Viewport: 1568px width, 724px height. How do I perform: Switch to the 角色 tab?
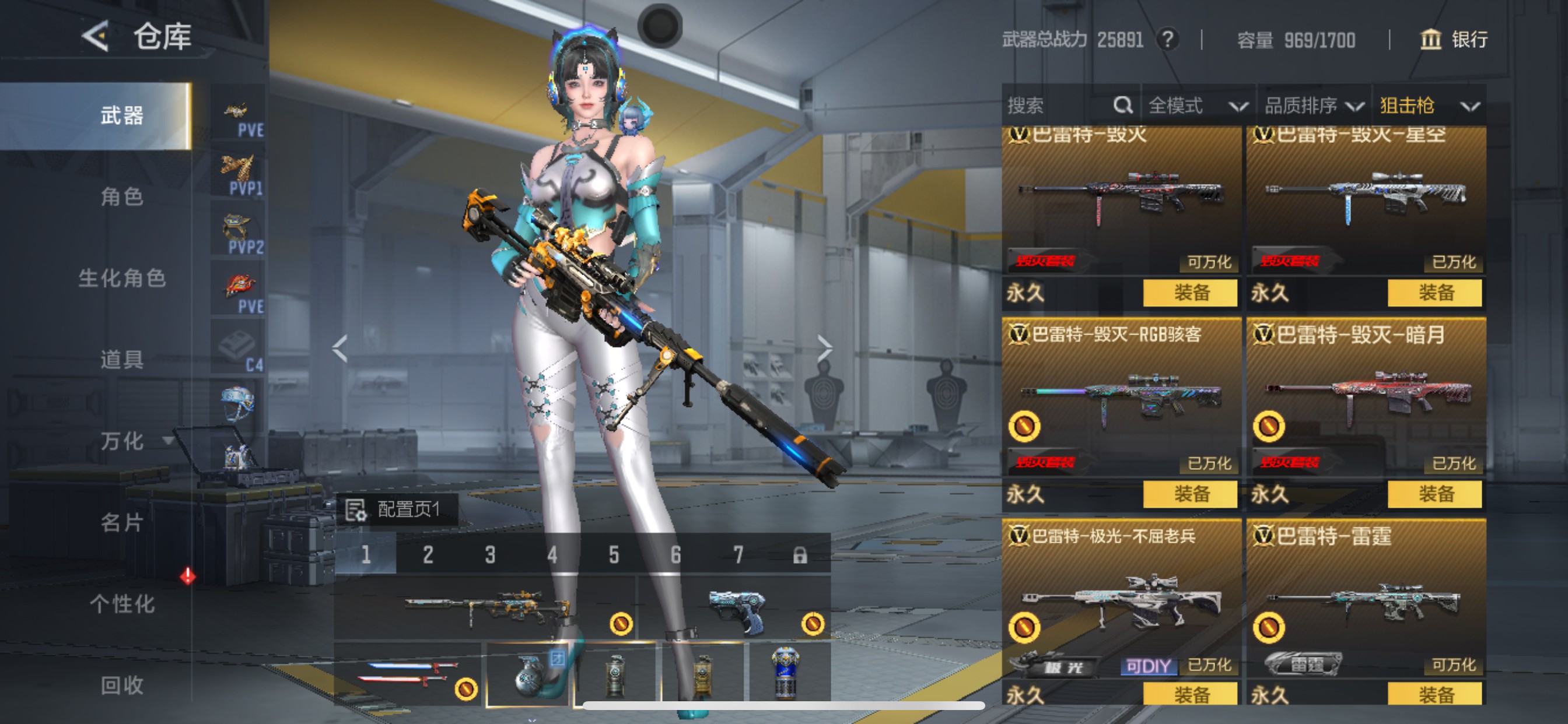pyautogui.click(x=122, y=196)
